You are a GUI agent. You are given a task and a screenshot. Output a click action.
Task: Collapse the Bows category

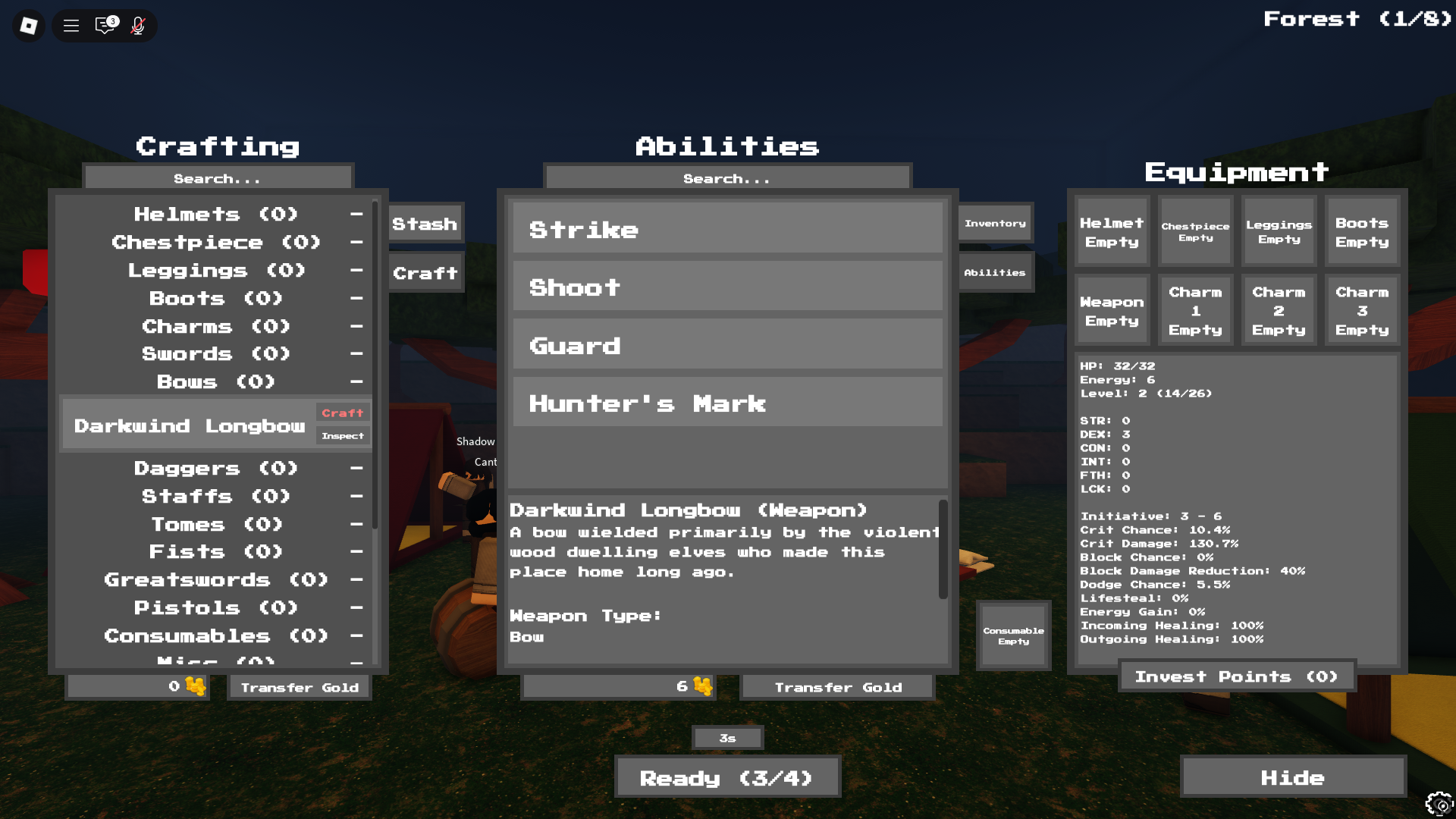pos(356,381)
